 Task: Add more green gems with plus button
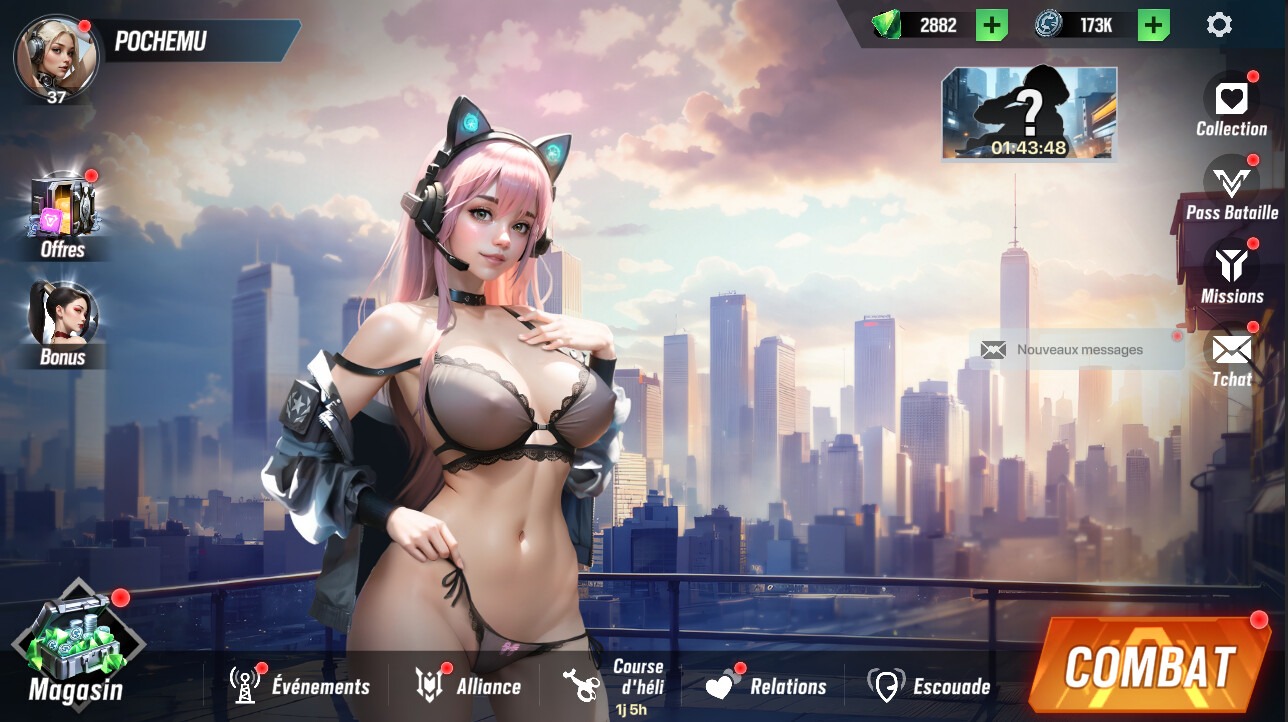pos(991,25)
